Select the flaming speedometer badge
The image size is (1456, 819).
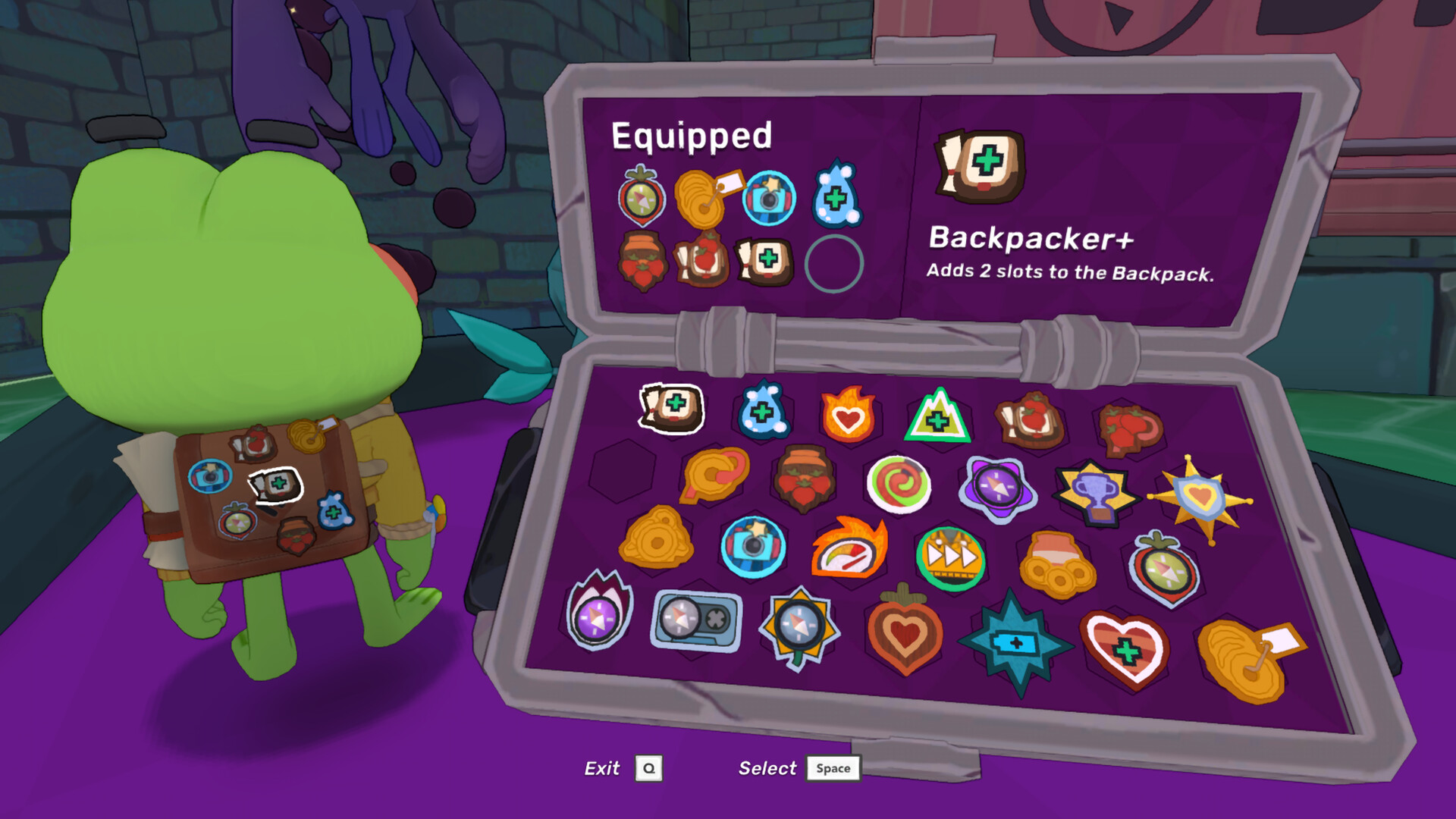[849, 549]
